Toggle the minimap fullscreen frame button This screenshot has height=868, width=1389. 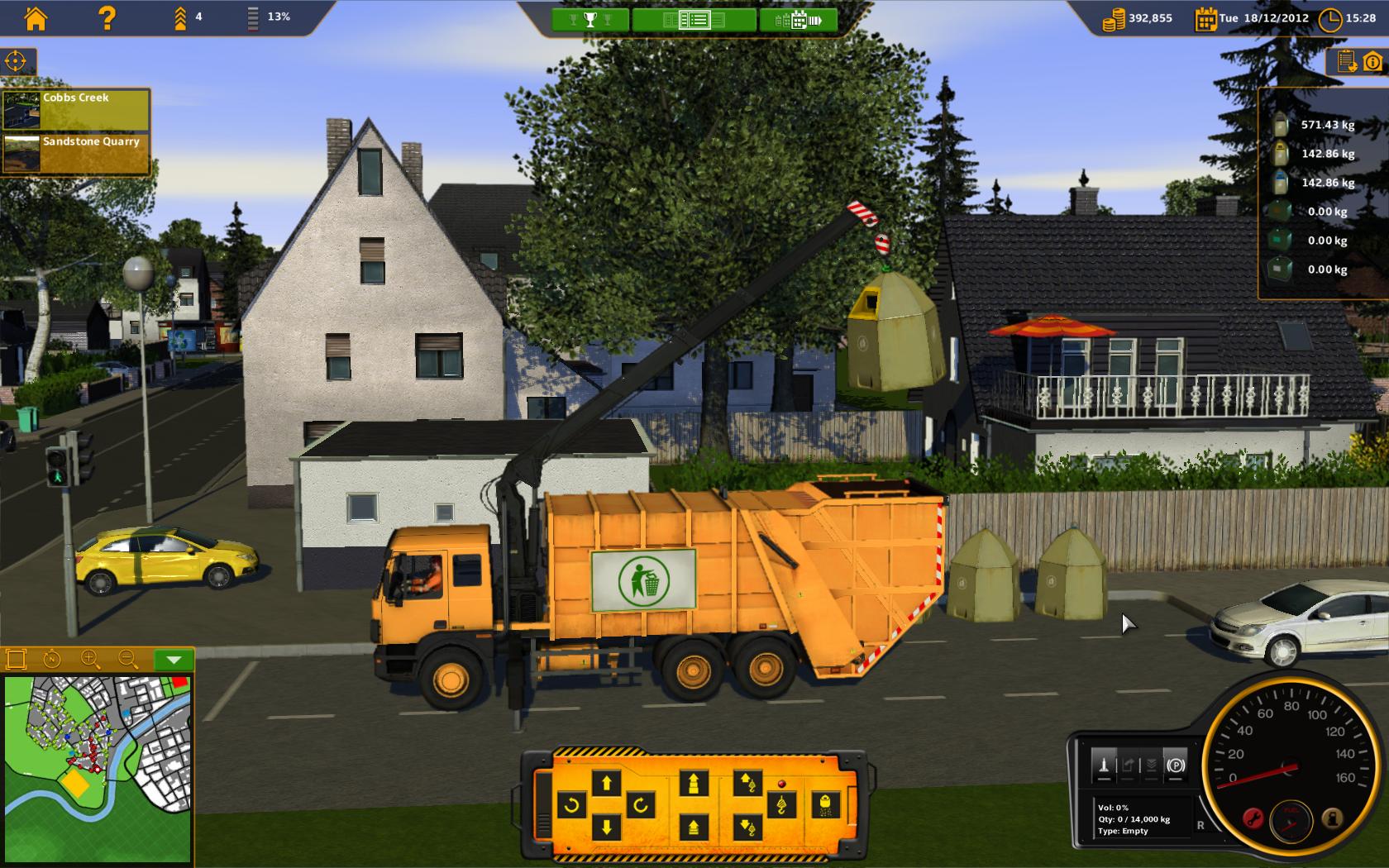16,659
